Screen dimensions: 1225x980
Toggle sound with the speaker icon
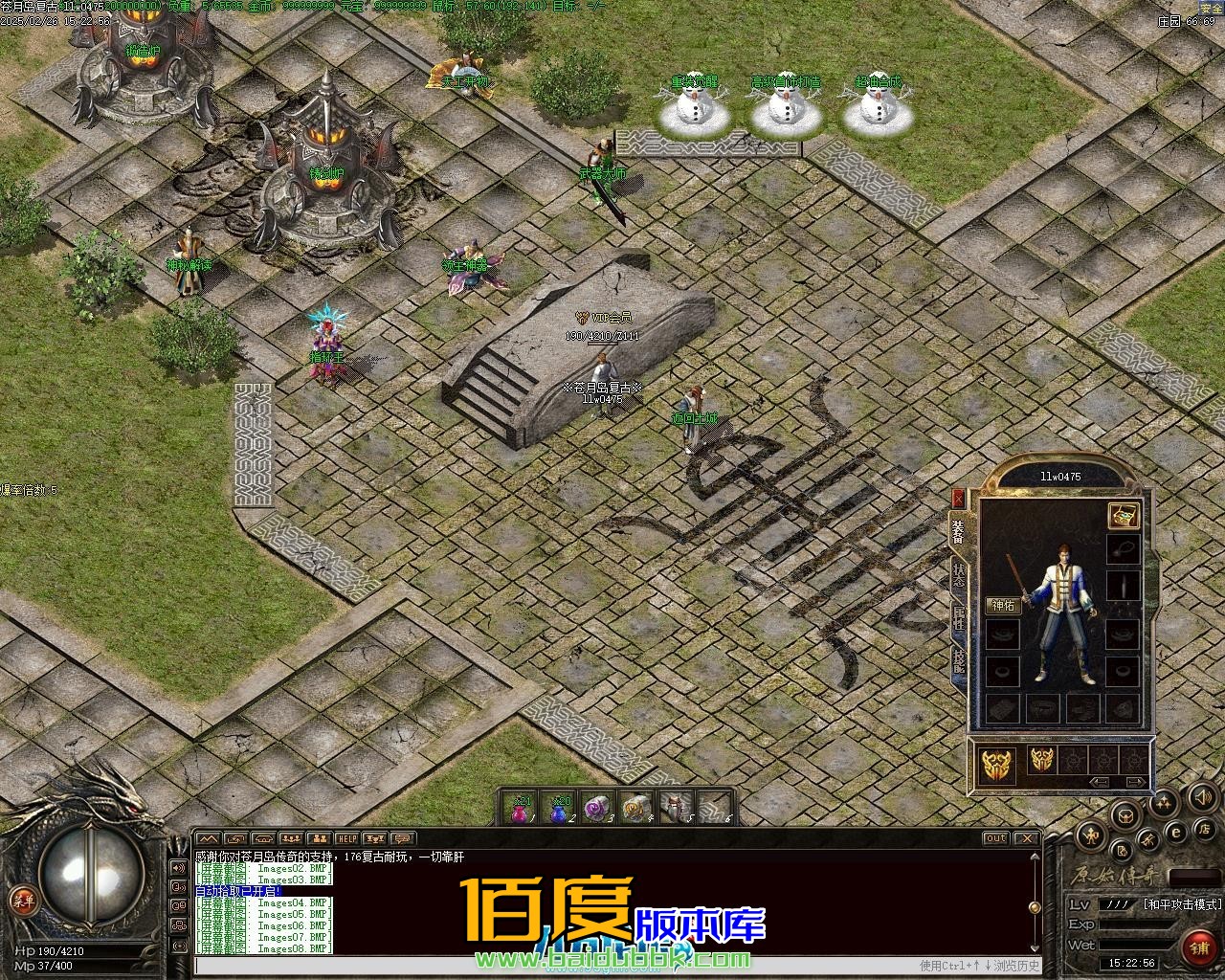point(1202,797)
